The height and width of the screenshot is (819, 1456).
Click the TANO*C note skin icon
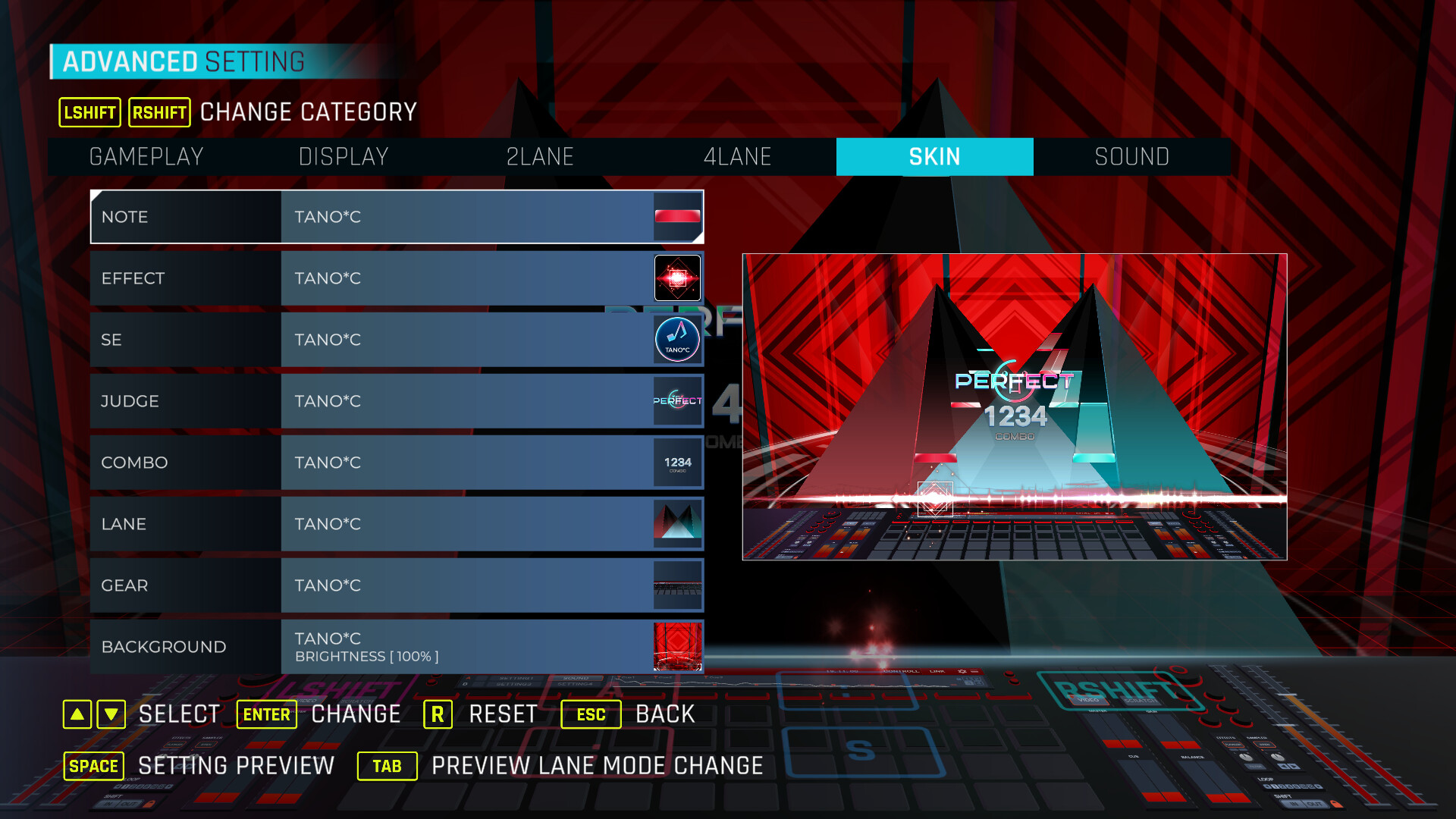[677, 217]
